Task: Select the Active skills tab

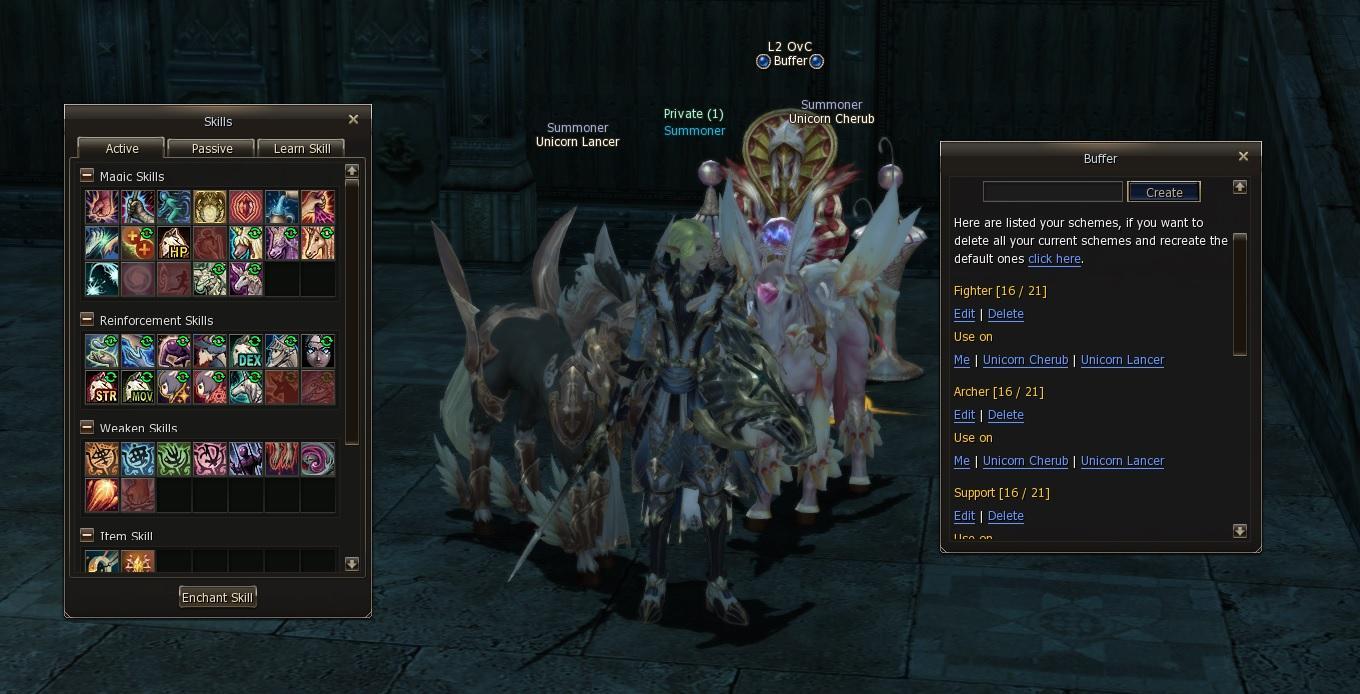Action: tap(122, 148)
